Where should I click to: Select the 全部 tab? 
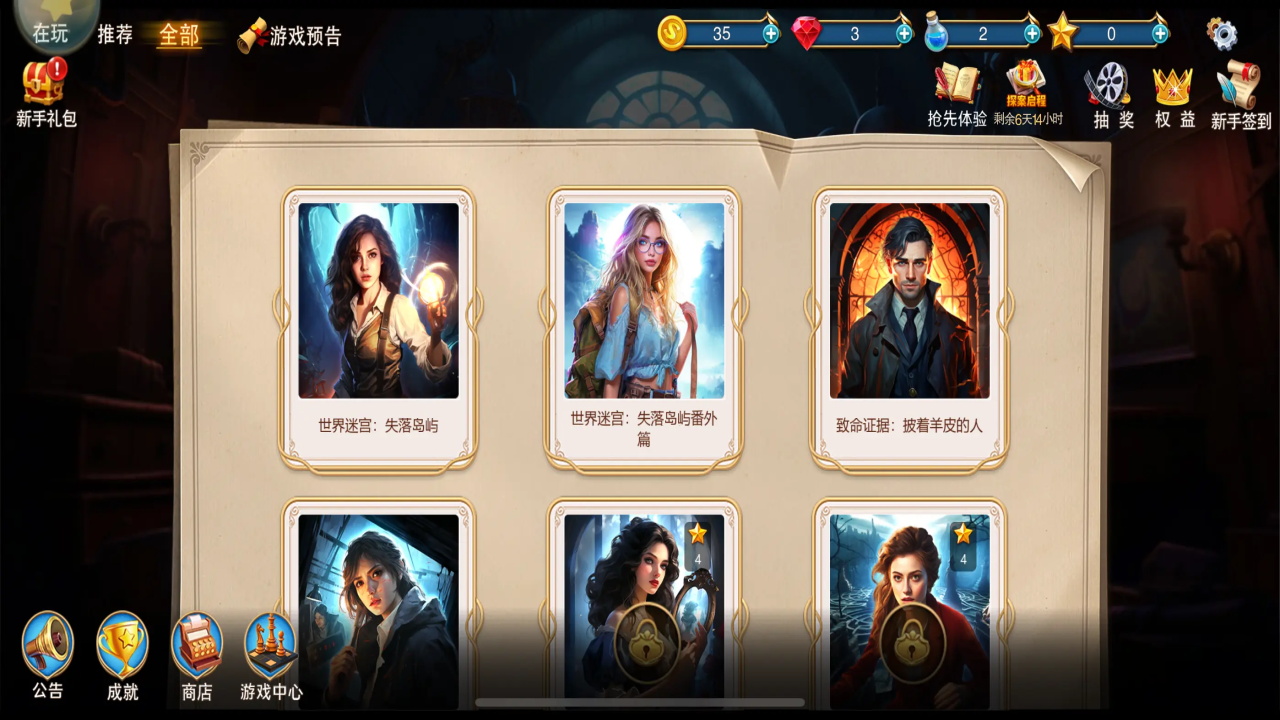click(179, 35)
